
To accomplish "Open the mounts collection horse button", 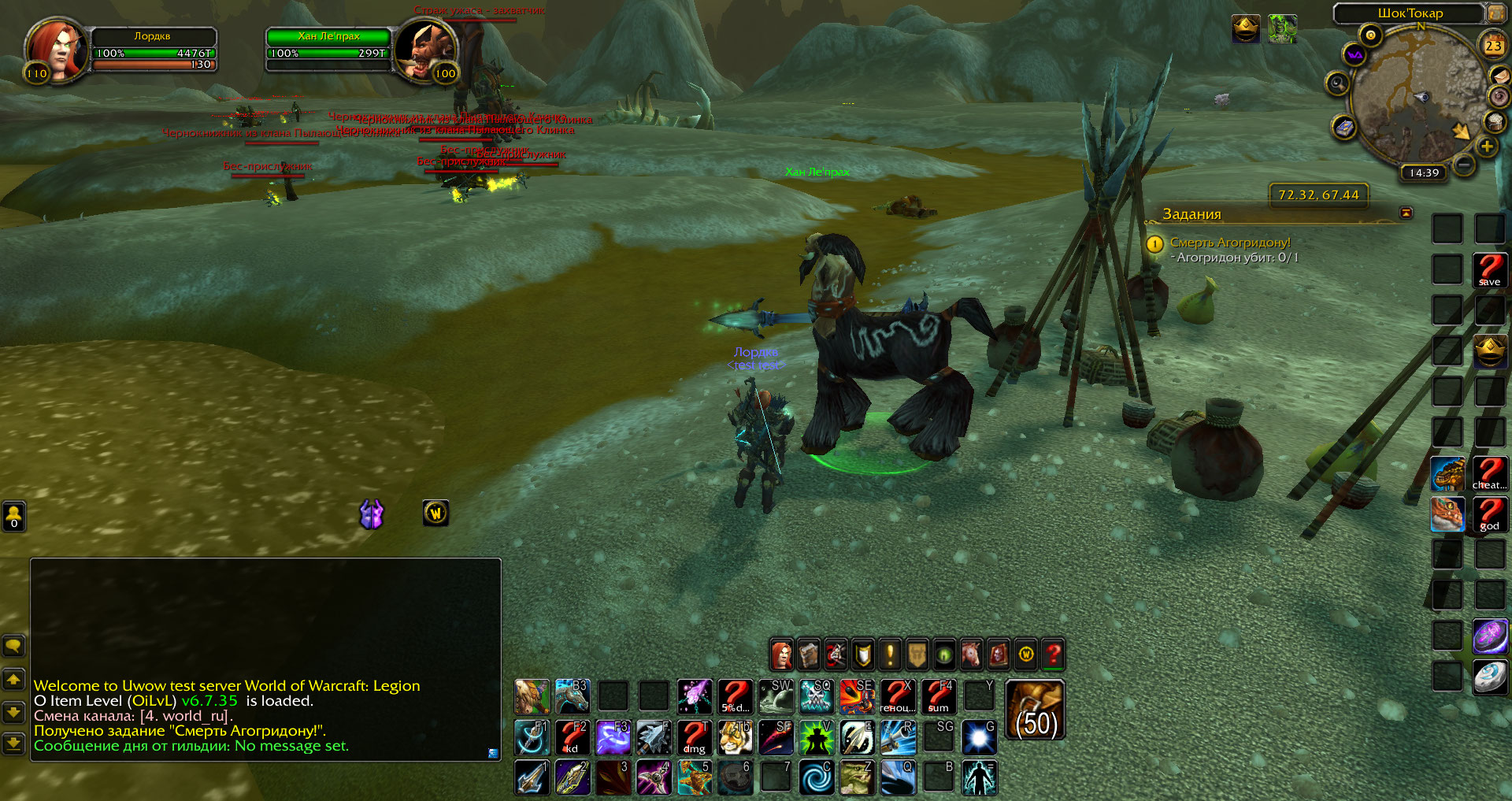I will point(971,655).
